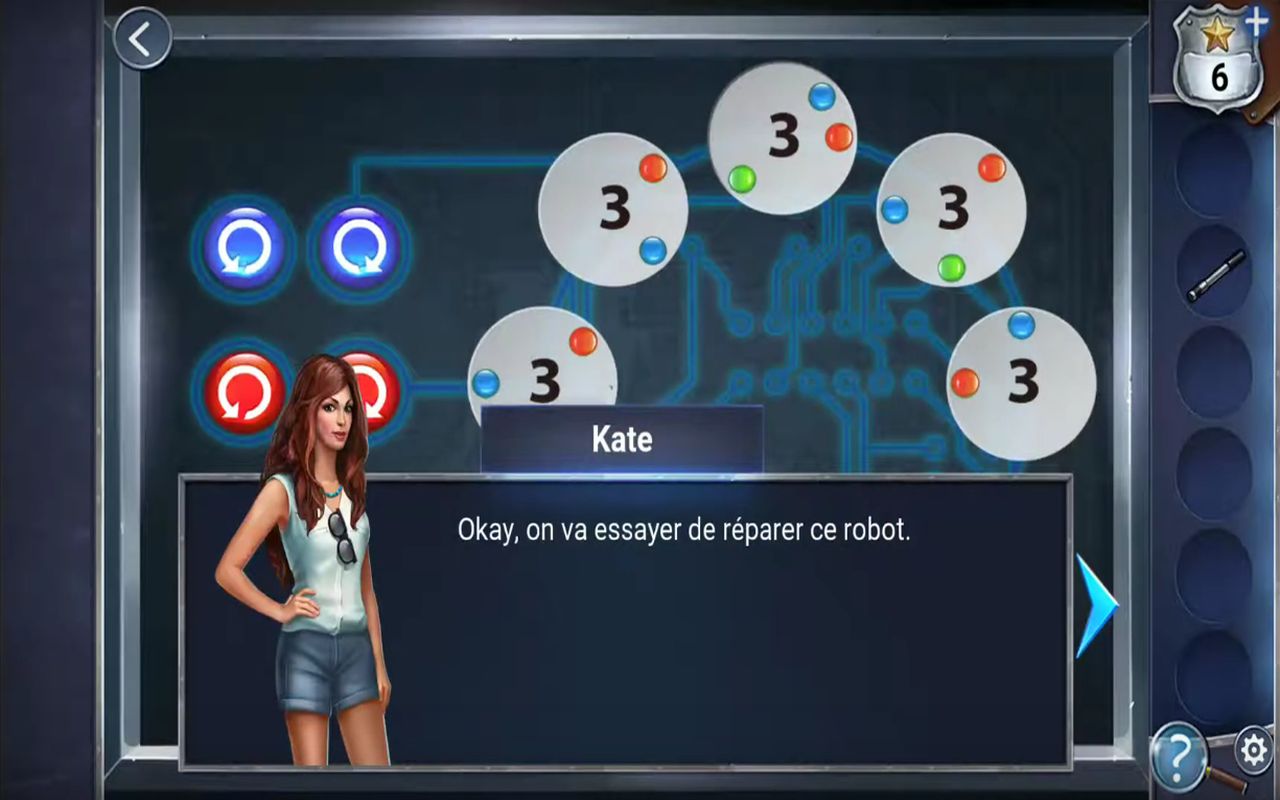Add more stars with the plus icon
The width and height of the screenshot is (1280, 800).
click(1257, 19)
